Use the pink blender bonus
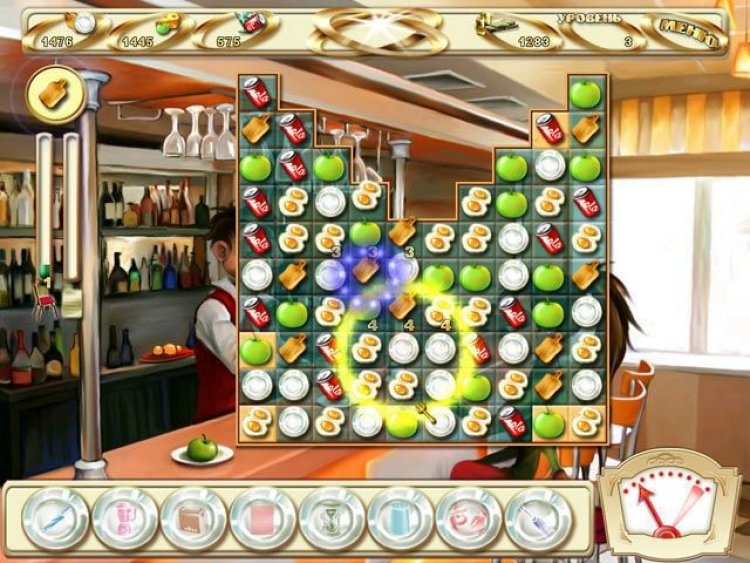The height and width of the screenshot is (563, 750). click(x=125, y=518)
